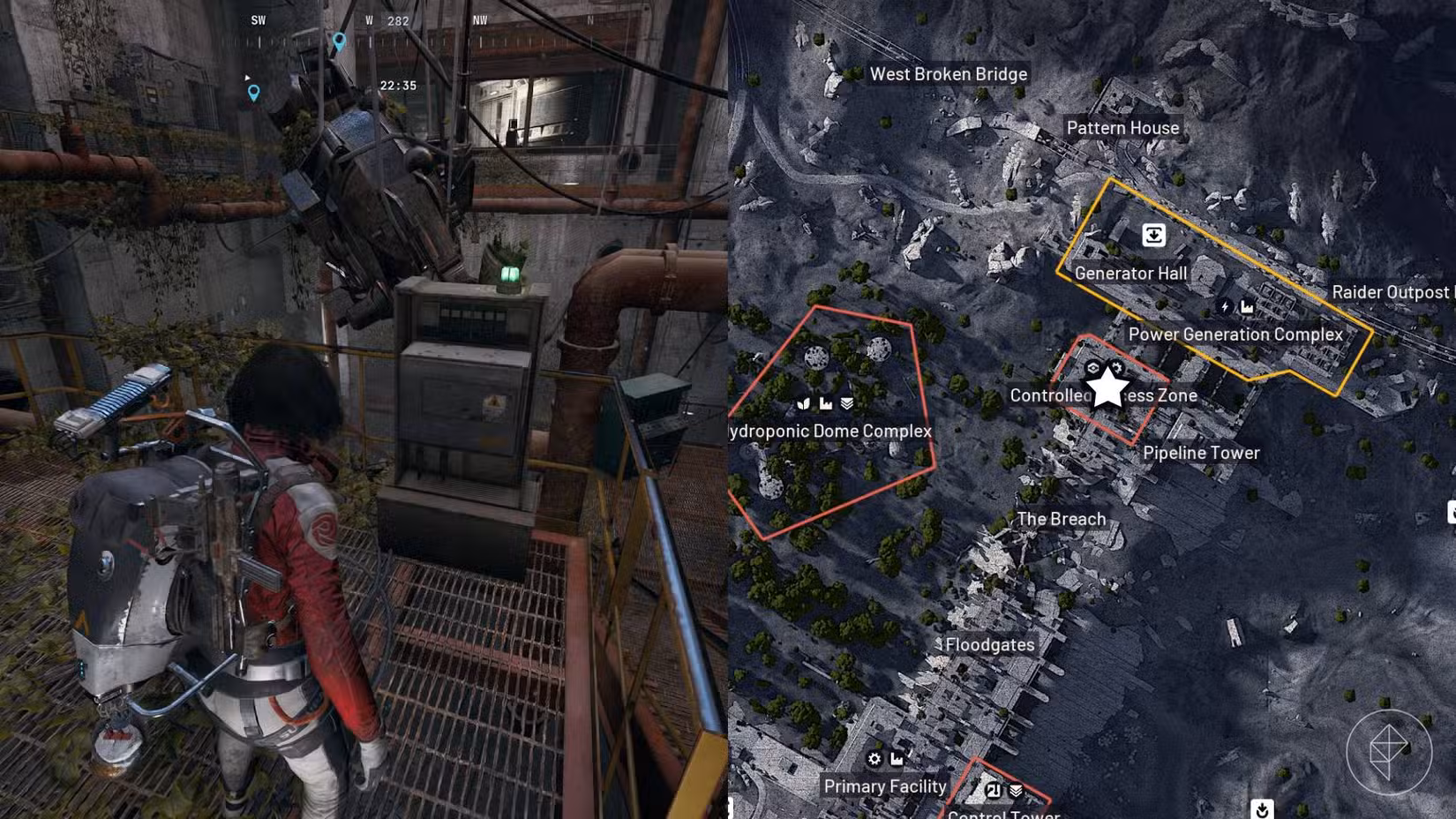
Task: Click the leaf icon in Hydroponic Dome Complex
Action: (x=803, y=403)
